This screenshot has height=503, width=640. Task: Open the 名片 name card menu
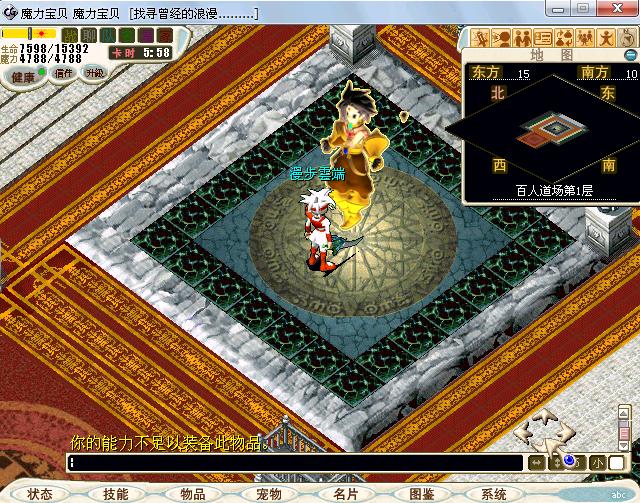[x=345, y=494]
